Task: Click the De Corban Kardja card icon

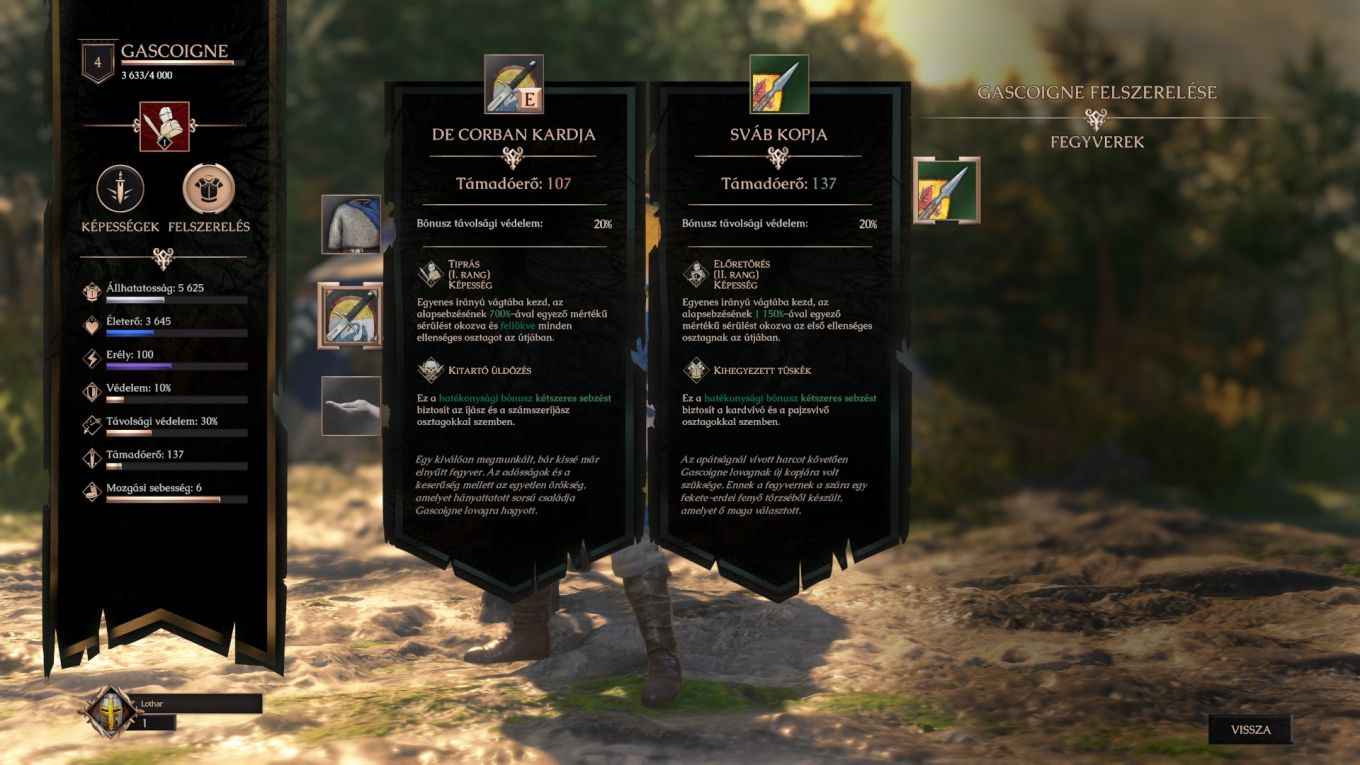Action: click(x=514, y=84)
